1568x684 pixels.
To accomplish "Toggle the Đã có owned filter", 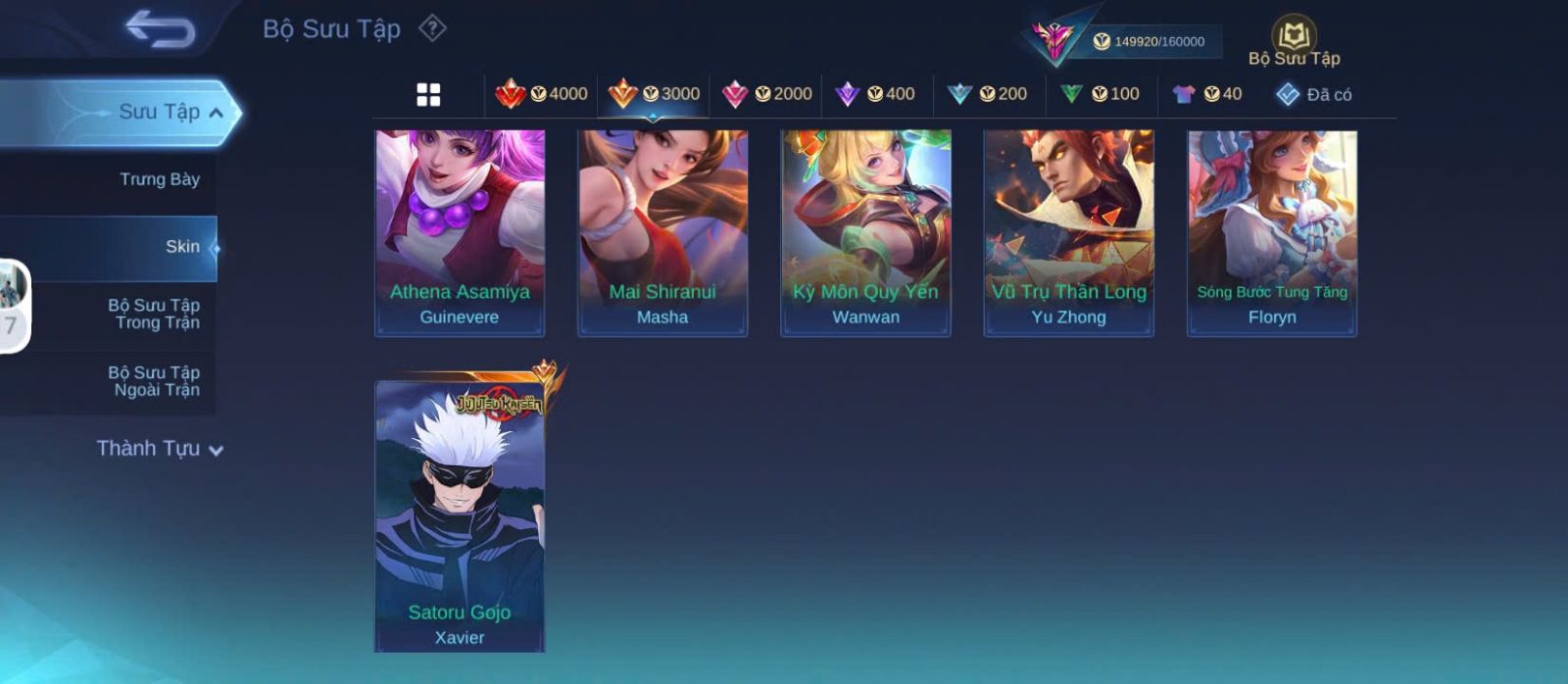I will click(1313, 94).
